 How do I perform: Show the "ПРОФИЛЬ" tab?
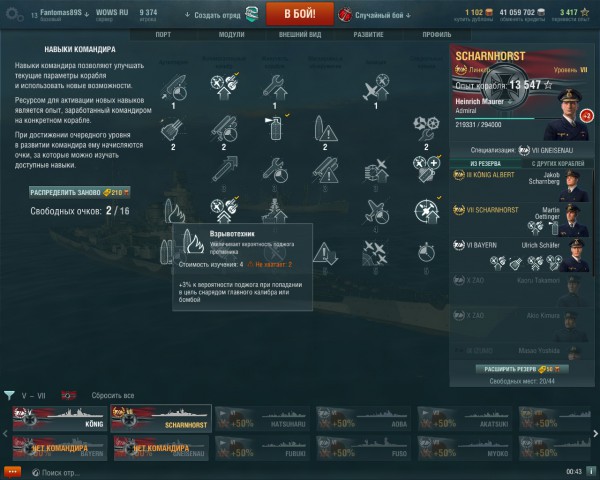click(437, 34)
